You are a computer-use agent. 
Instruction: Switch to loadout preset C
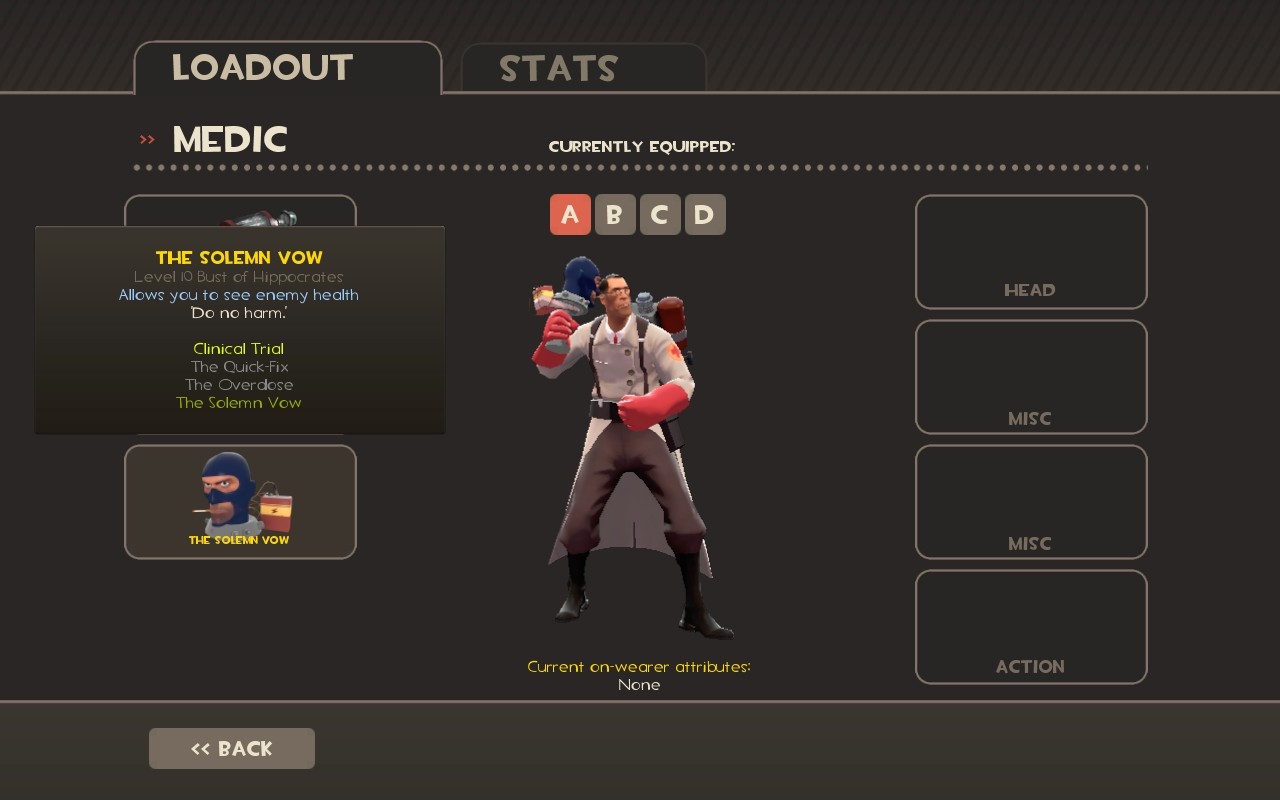(660, 214)
